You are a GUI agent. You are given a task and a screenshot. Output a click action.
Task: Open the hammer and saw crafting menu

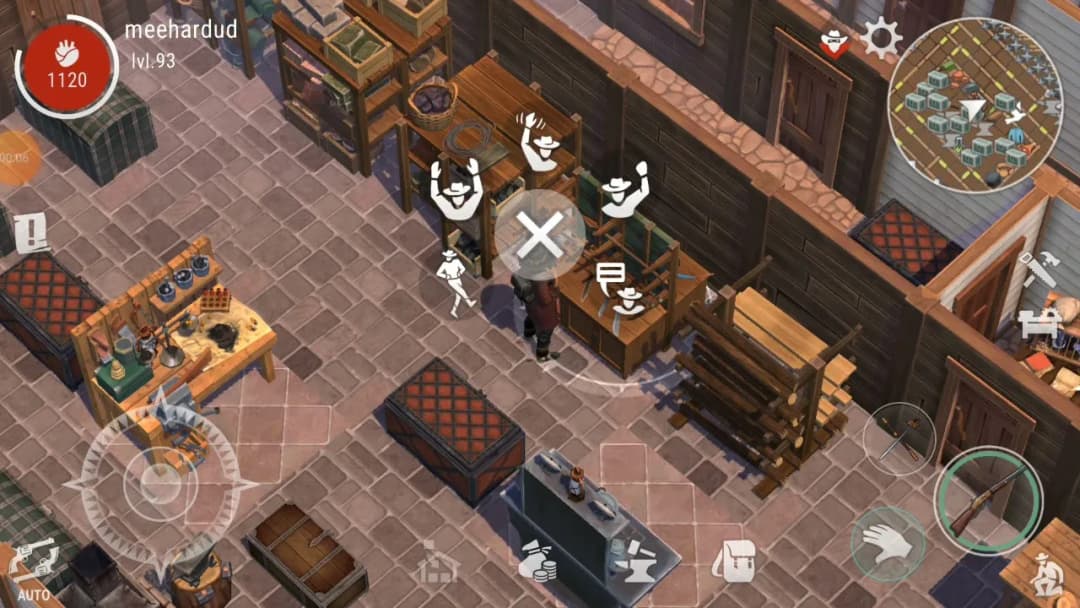(x=1037, y=267)
